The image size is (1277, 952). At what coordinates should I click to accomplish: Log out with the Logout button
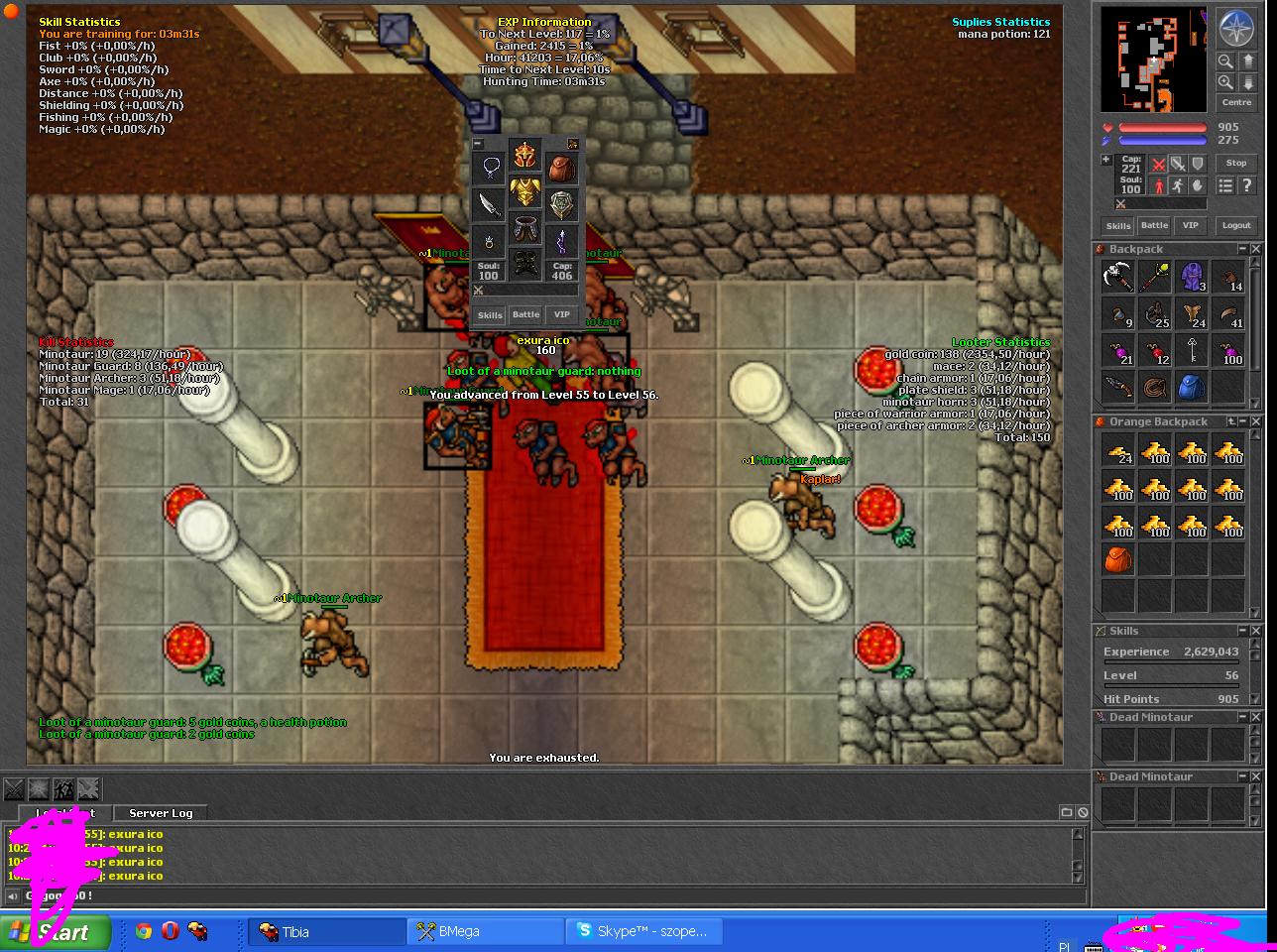point(1235,226)
